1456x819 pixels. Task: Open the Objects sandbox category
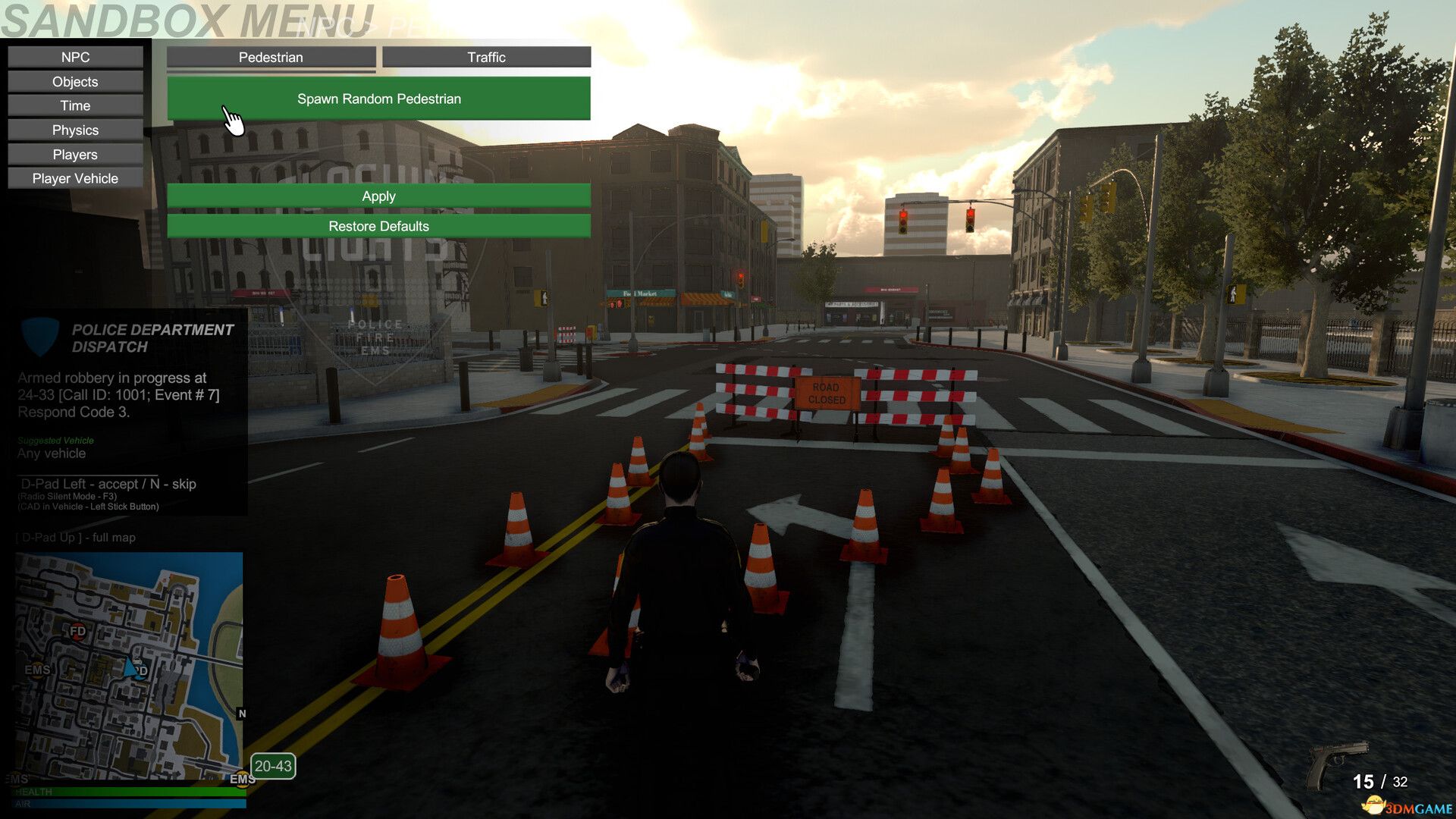[74, 81]
